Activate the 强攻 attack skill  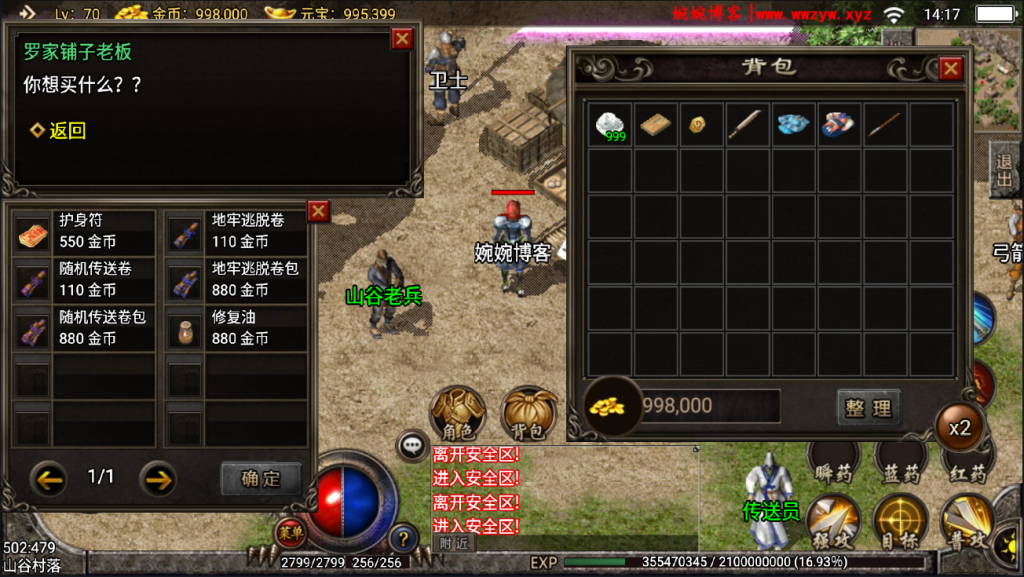coord(832,521)
